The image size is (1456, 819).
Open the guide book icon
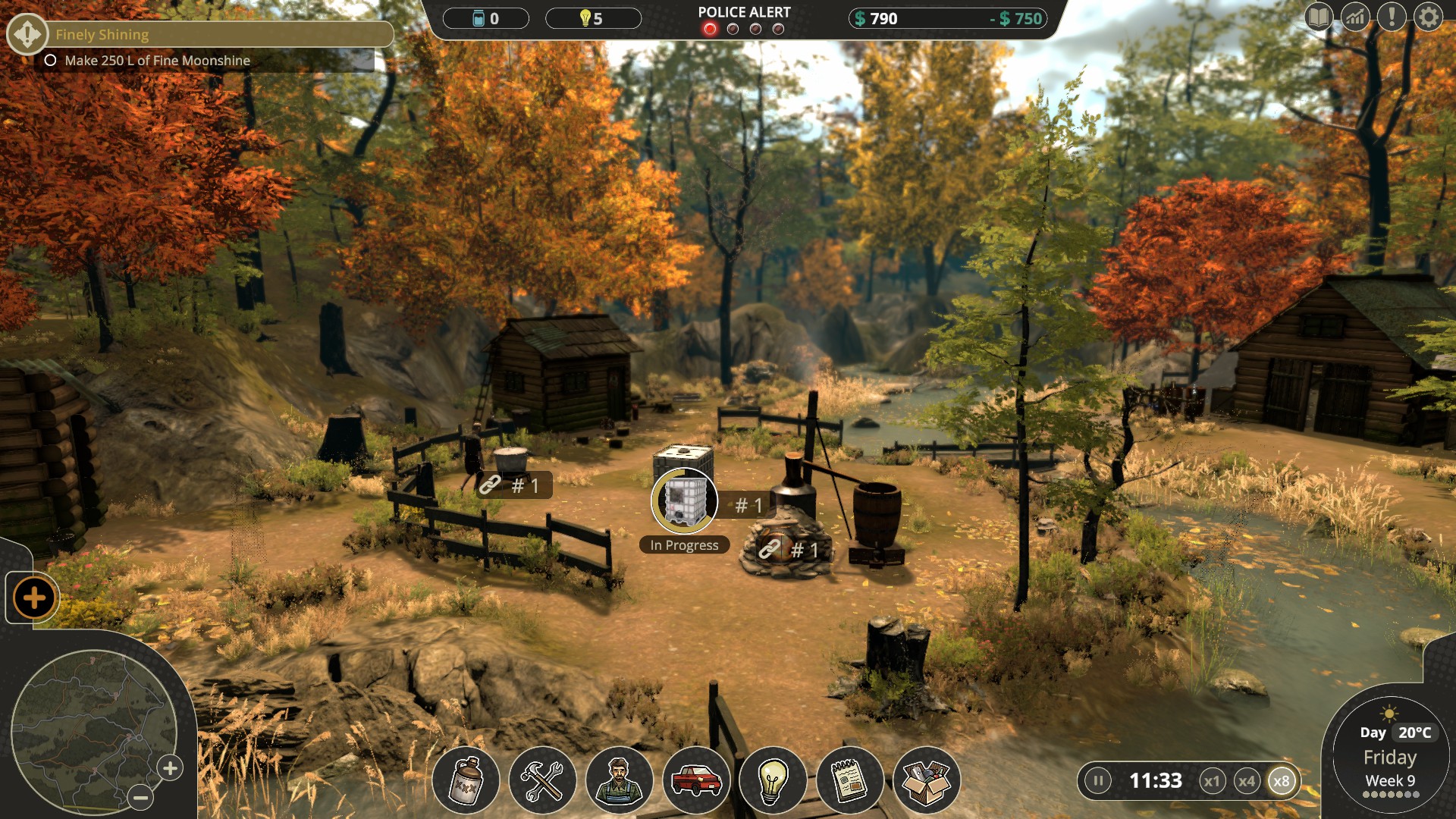point(1319,17)
